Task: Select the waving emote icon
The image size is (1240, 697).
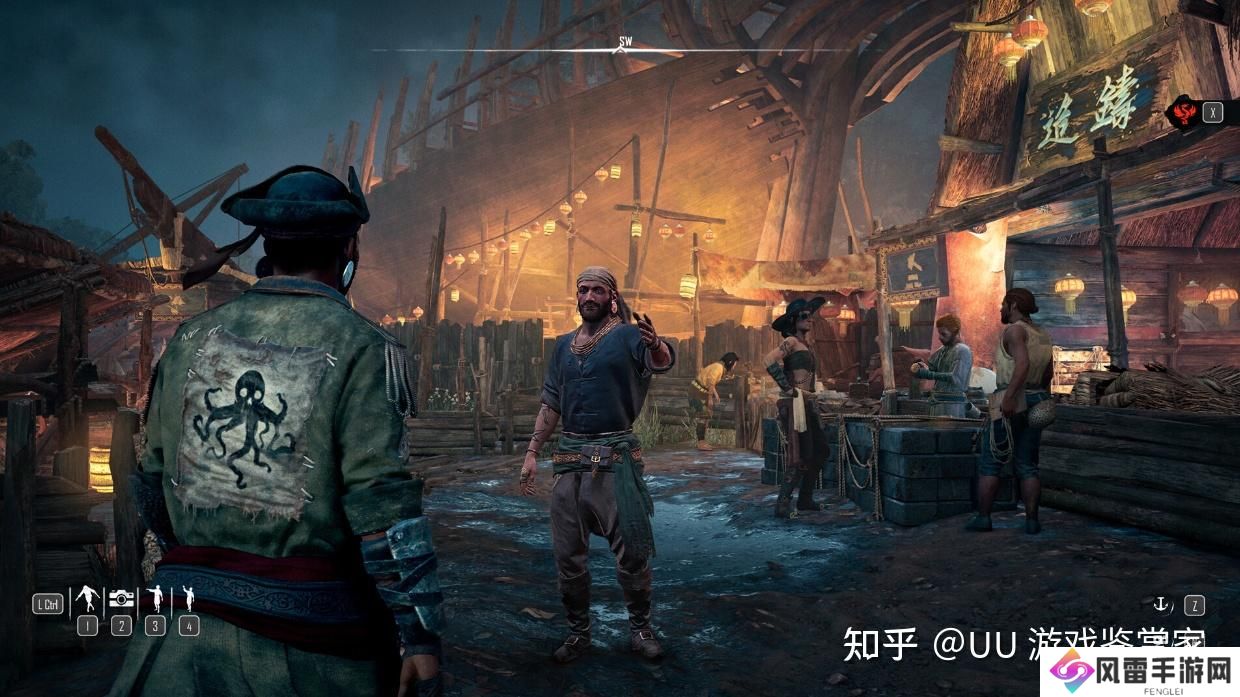Action: [x=188, y=599]
